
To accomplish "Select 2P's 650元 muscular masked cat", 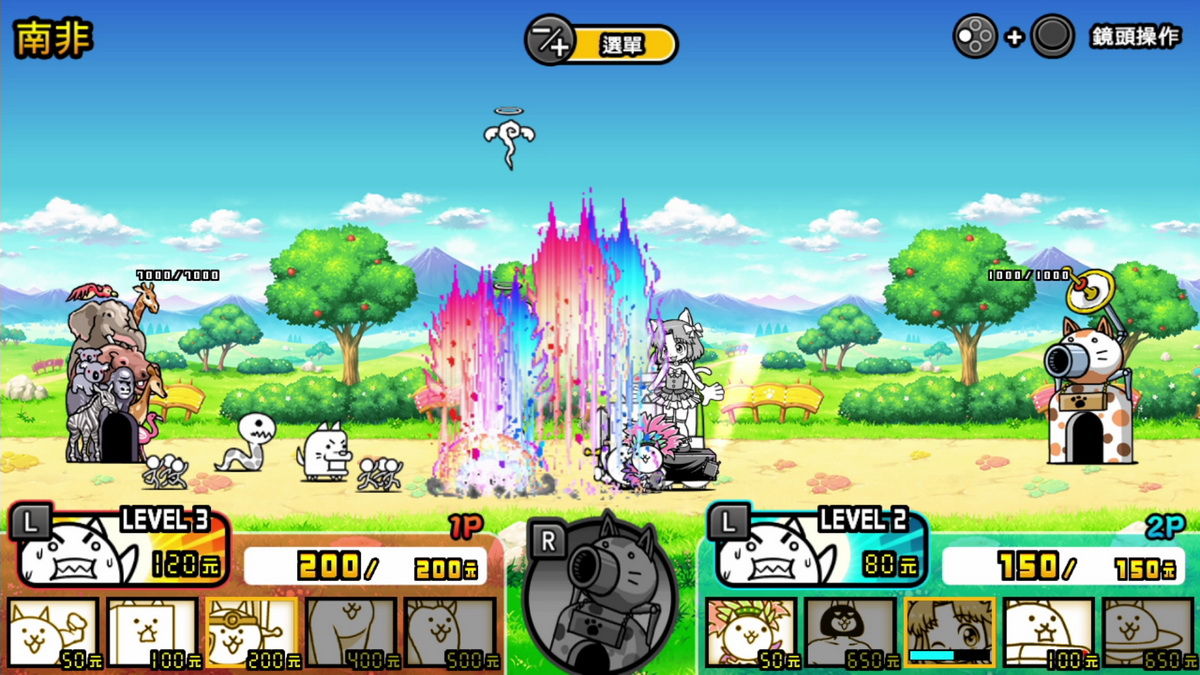I will [x=851, y=633].
